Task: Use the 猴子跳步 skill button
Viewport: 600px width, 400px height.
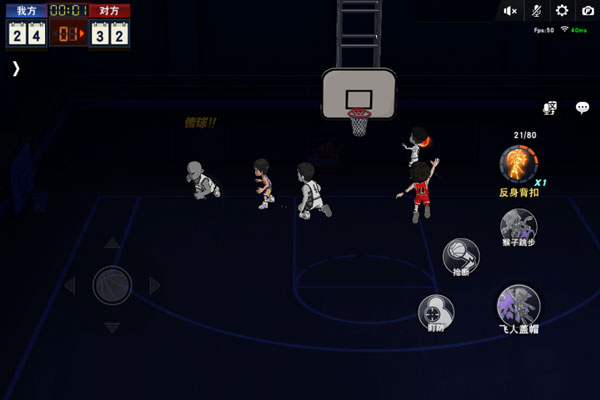Action: 518,225
